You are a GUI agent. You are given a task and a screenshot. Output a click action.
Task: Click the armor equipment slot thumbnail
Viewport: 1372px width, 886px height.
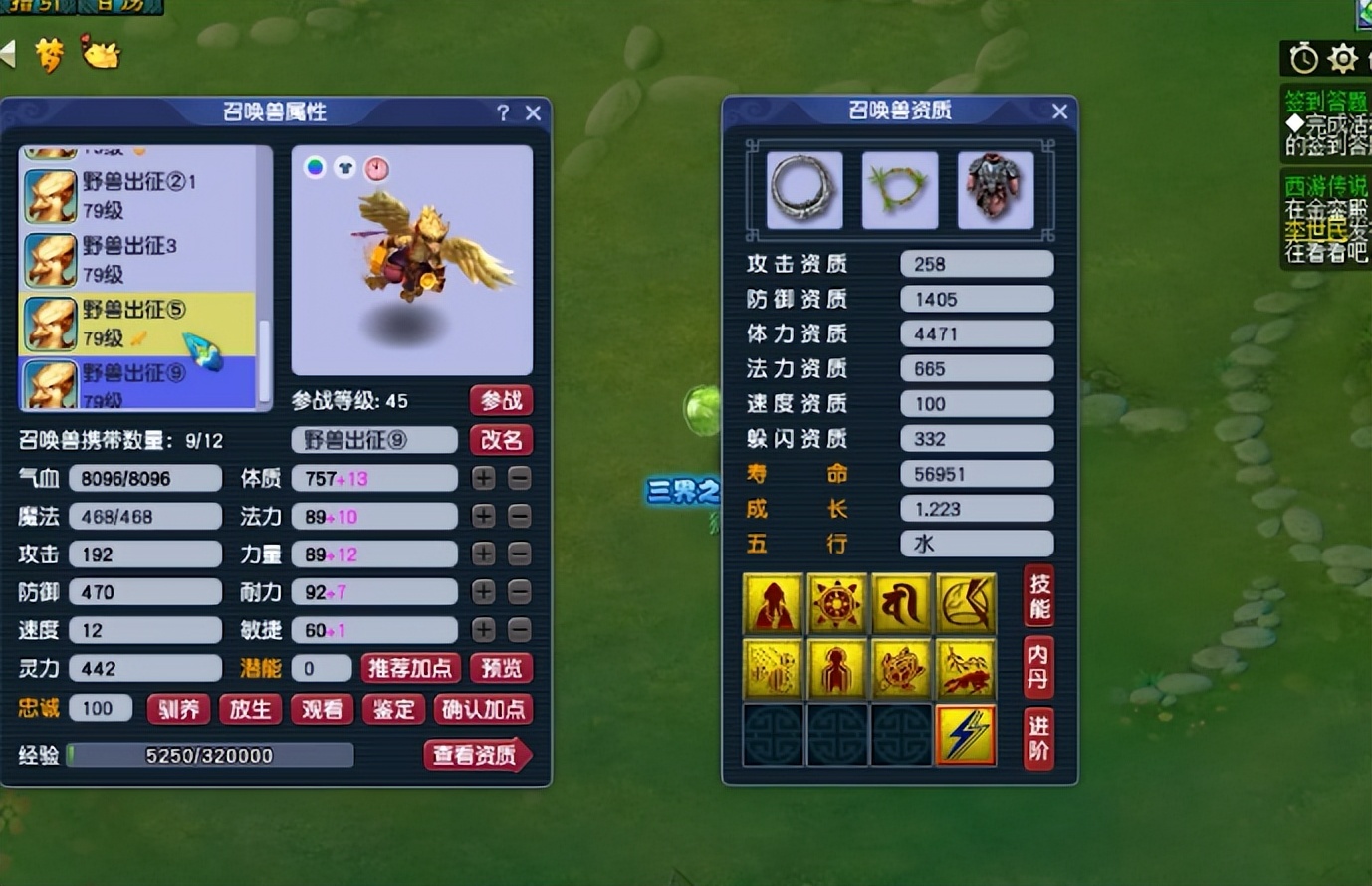(x=996, y=189)
